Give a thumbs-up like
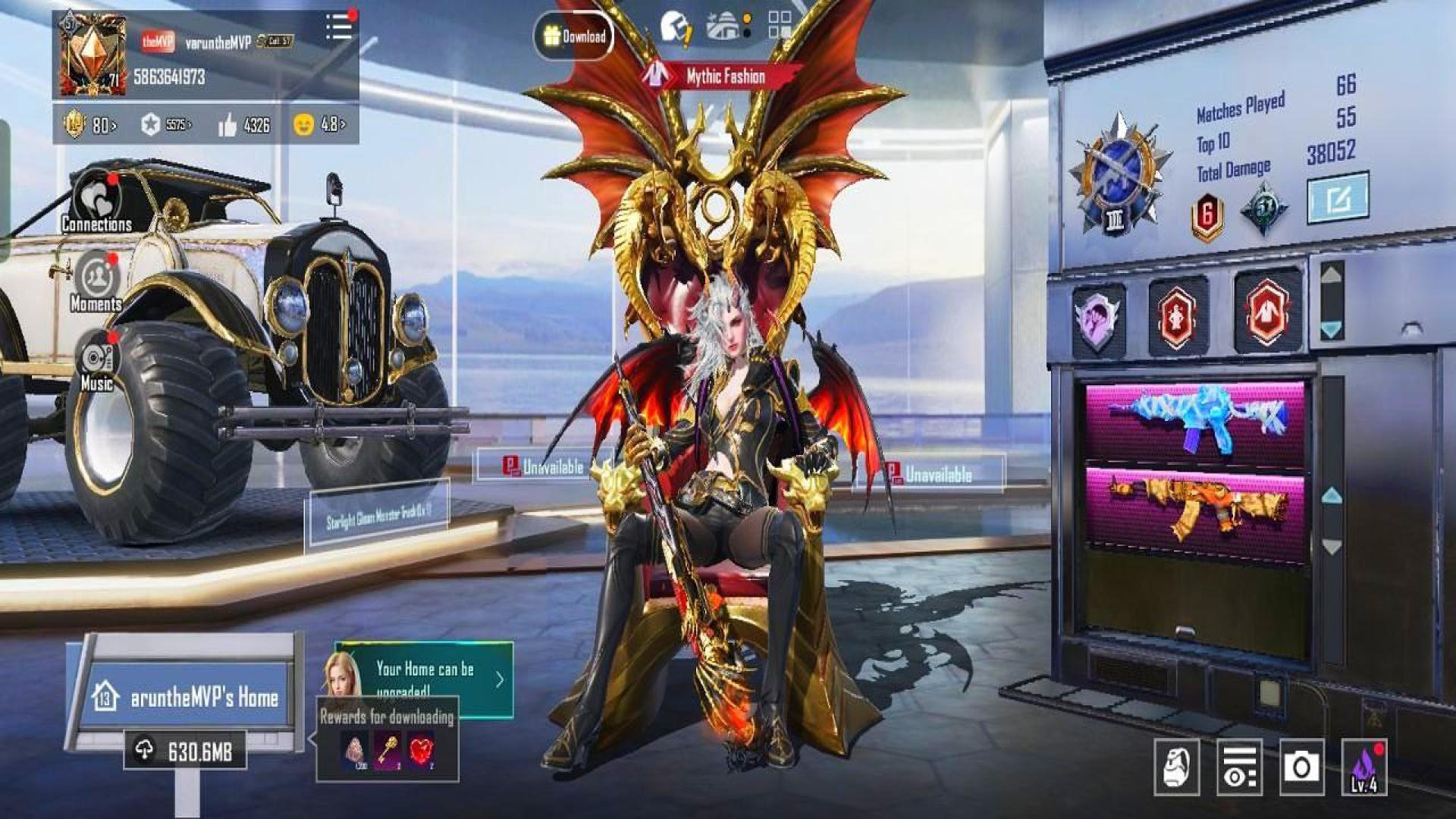 click(227, 125)
